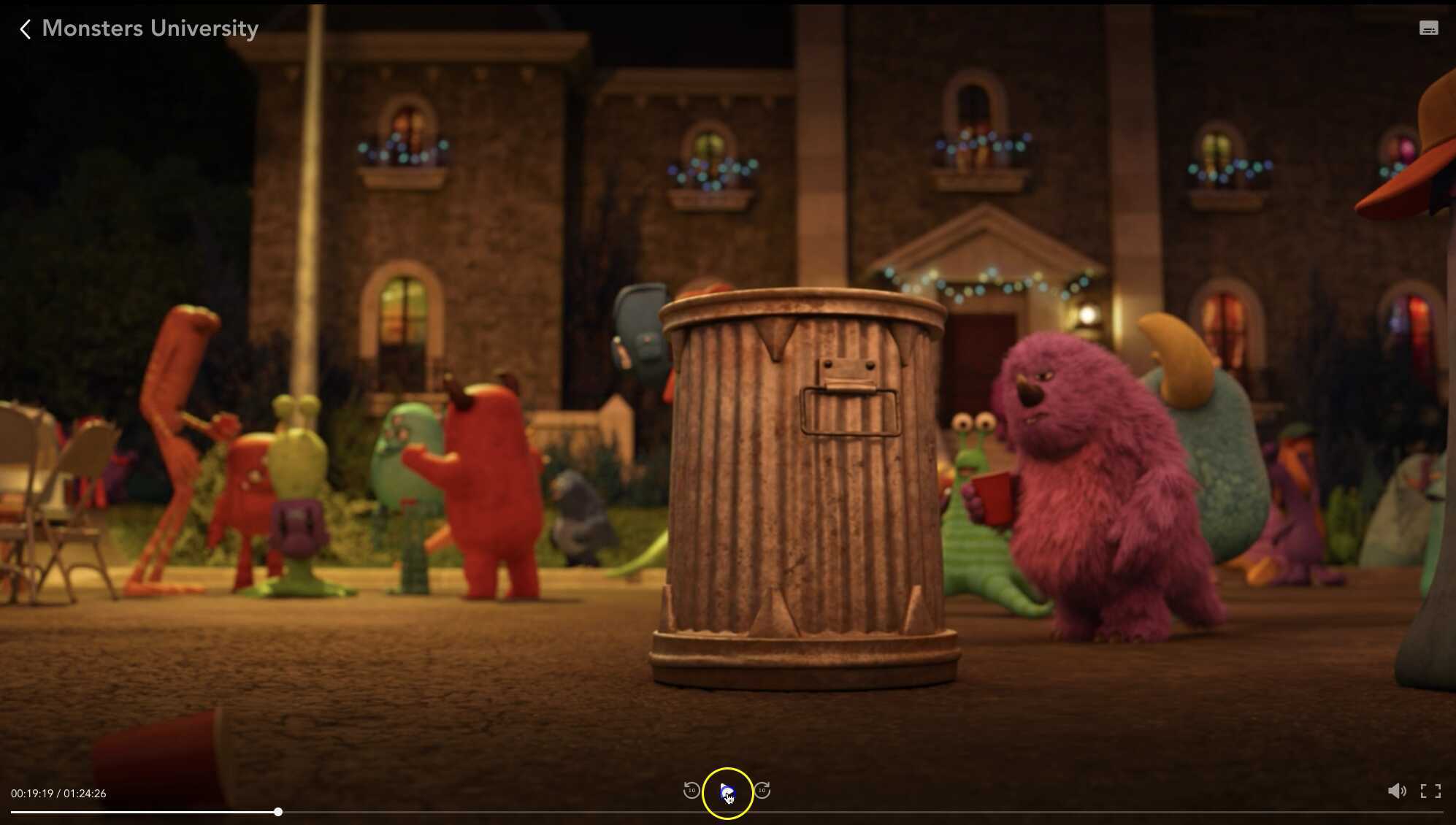1456x825 pixels.
Task: Toggle playback with the center play control
Action: point(728,791)
